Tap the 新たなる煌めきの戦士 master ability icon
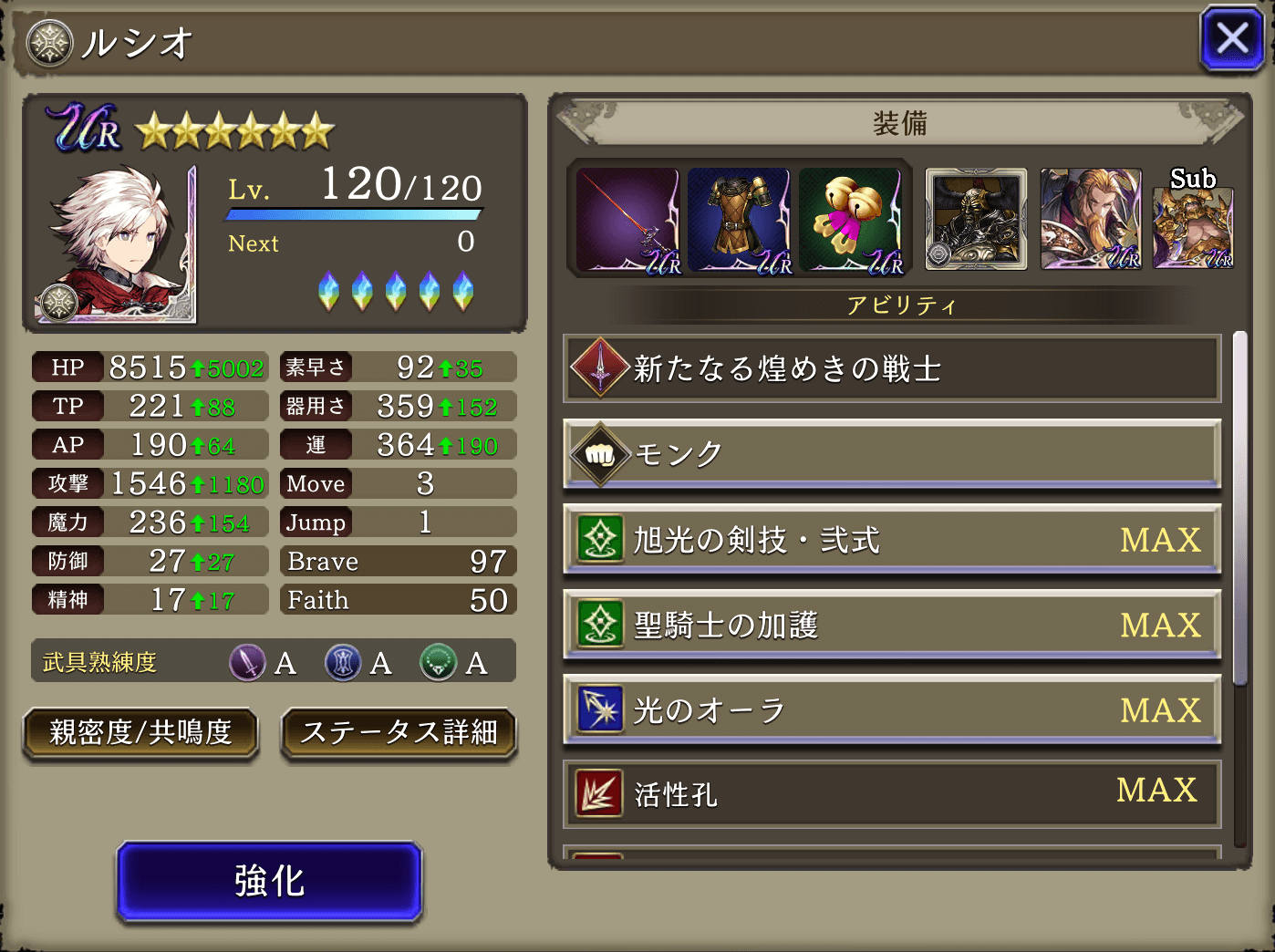1275x952 pixels. pyautogui.click(x=598, y=368)
